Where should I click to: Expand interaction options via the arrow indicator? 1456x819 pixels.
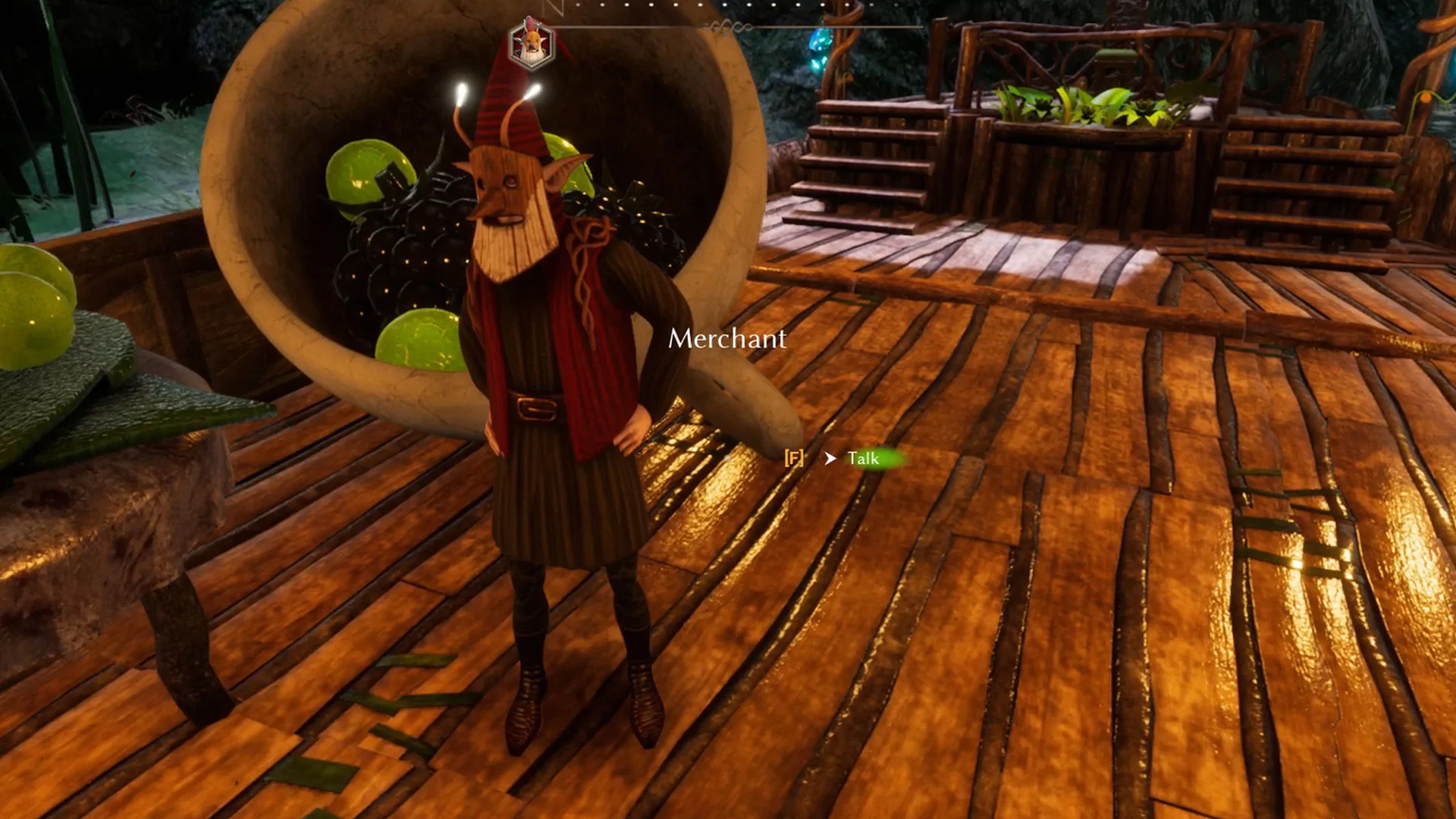click(x=830, y=458)
